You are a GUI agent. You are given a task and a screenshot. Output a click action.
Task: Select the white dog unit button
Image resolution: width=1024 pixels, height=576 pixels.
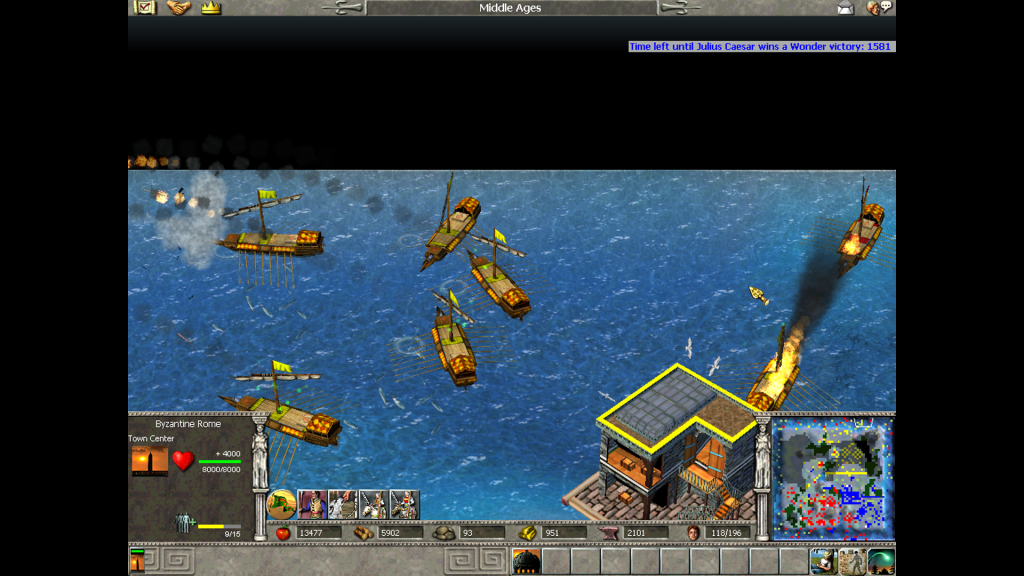pos(343,504)
